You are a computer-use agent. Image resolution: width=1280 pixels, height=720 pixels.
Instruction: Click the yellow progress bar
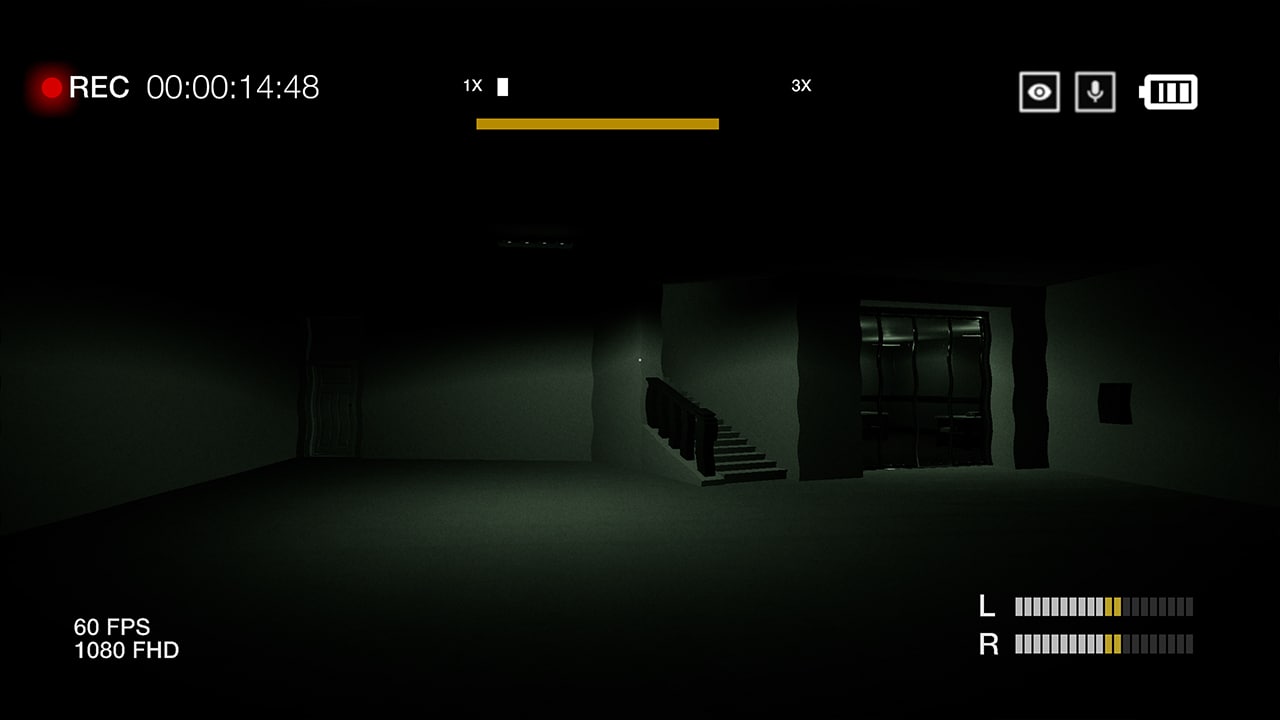pyautogui.click(x=598, y=123)
